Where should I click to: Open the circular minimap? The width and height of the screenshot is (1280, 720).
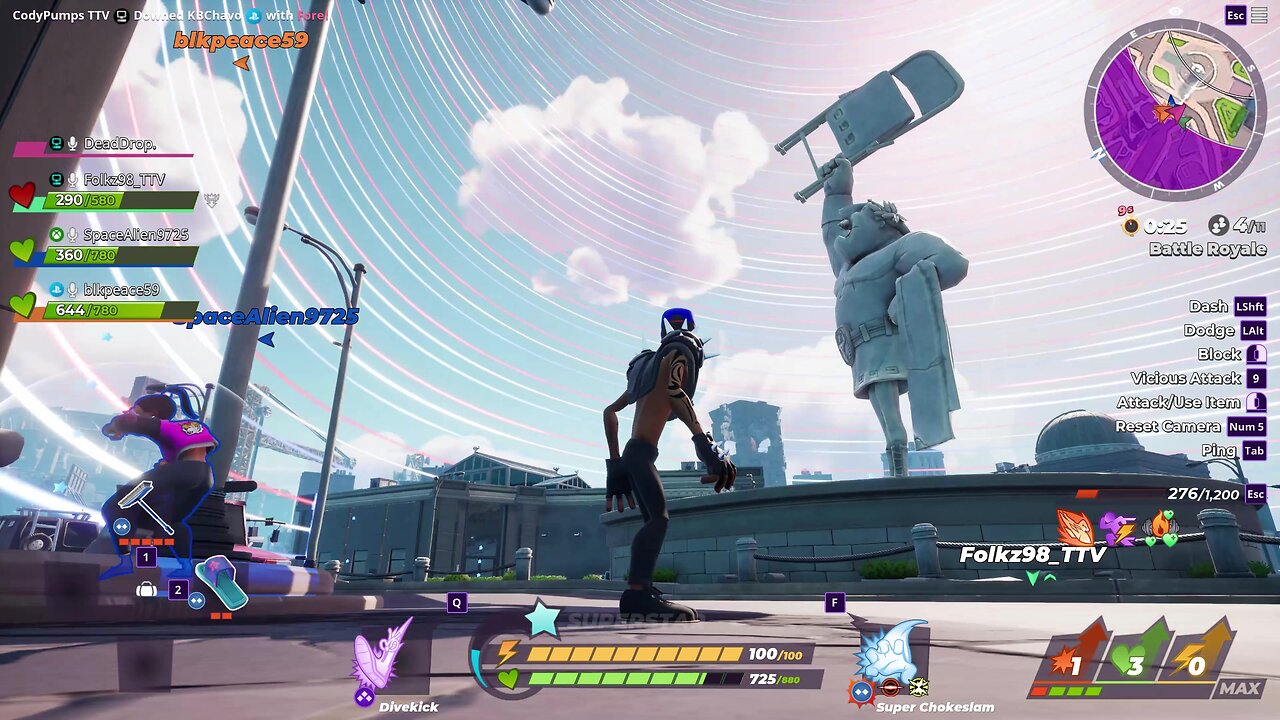click(x=1175, y=110)
